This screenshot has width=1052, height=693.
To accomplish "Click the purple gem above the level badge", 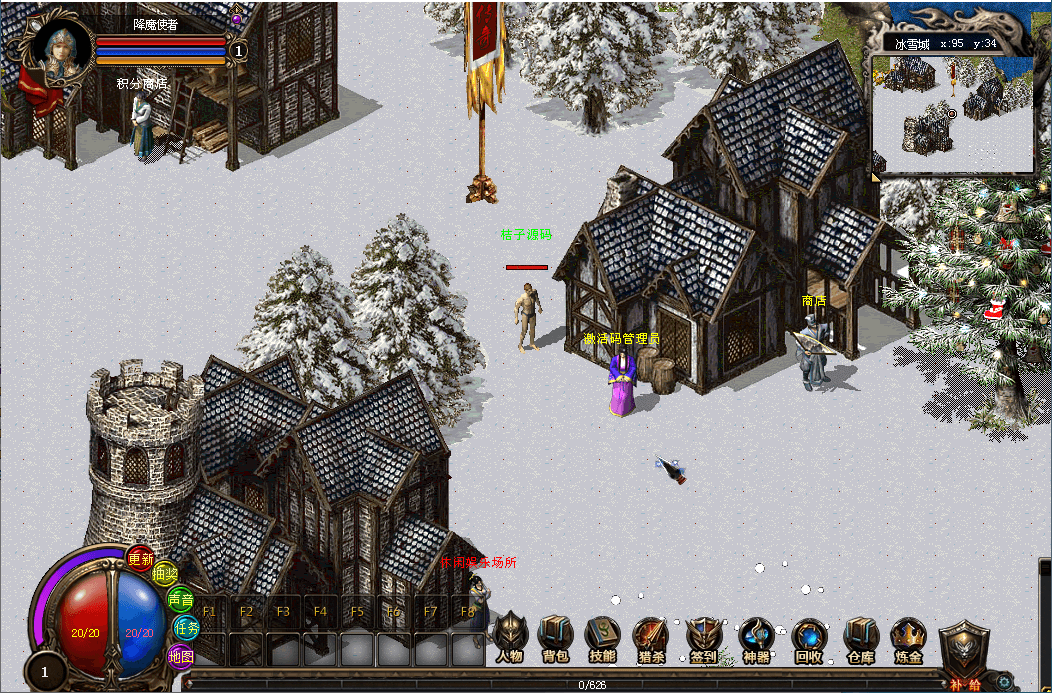I will [237, 19].
